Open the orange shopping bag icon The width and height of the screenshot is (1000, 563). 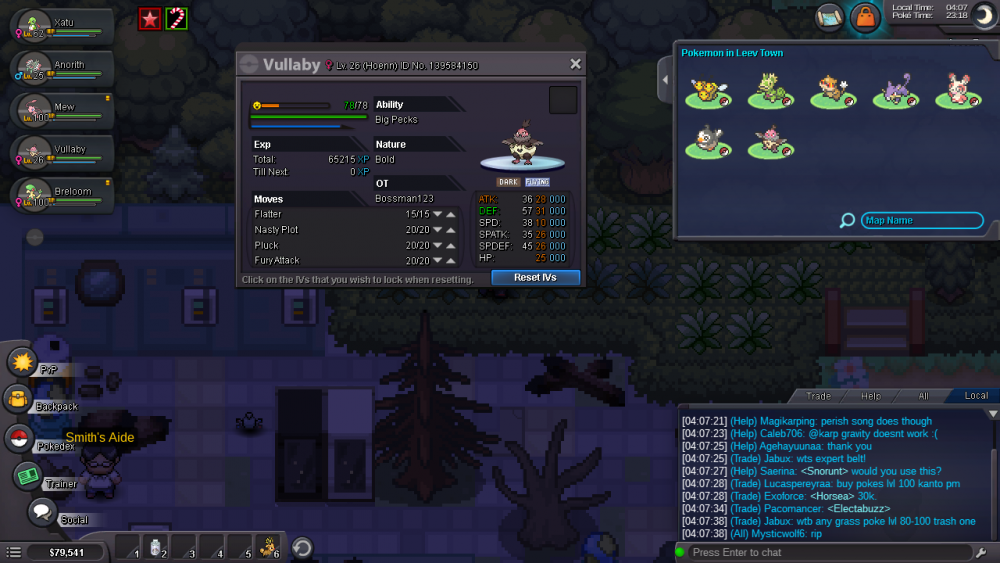864,17
